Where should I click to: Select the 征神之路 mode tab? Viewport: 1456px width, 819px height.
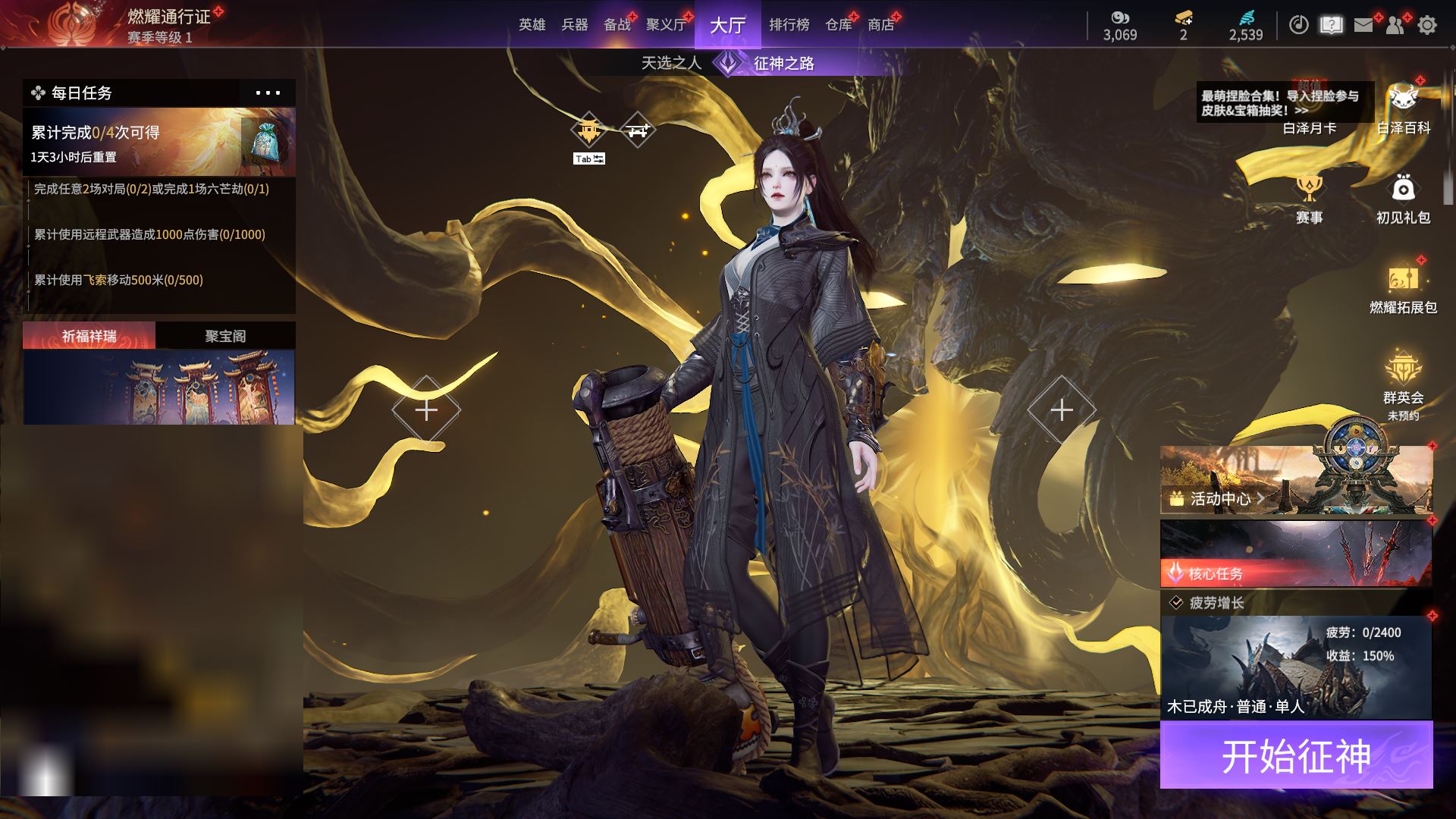(783, 63)
